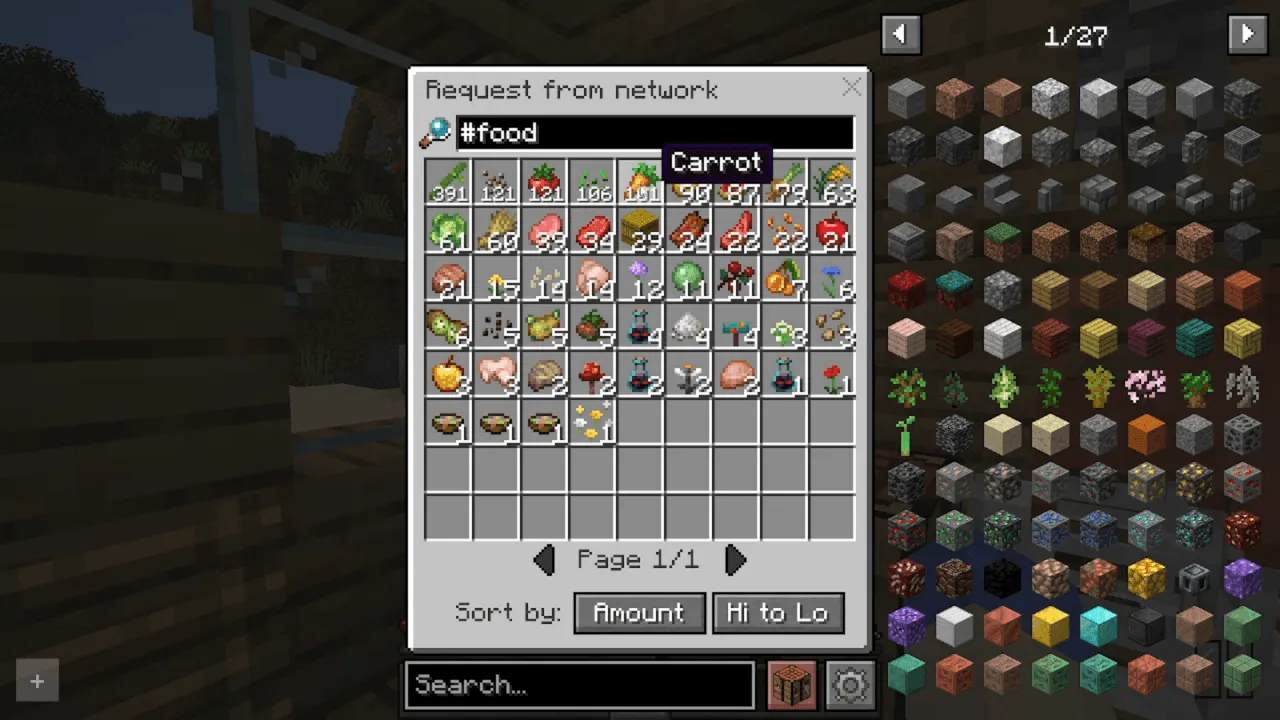Advance to the next JEI page with the right arrow
This screenshot has height=720, width=1280.
1247,34
